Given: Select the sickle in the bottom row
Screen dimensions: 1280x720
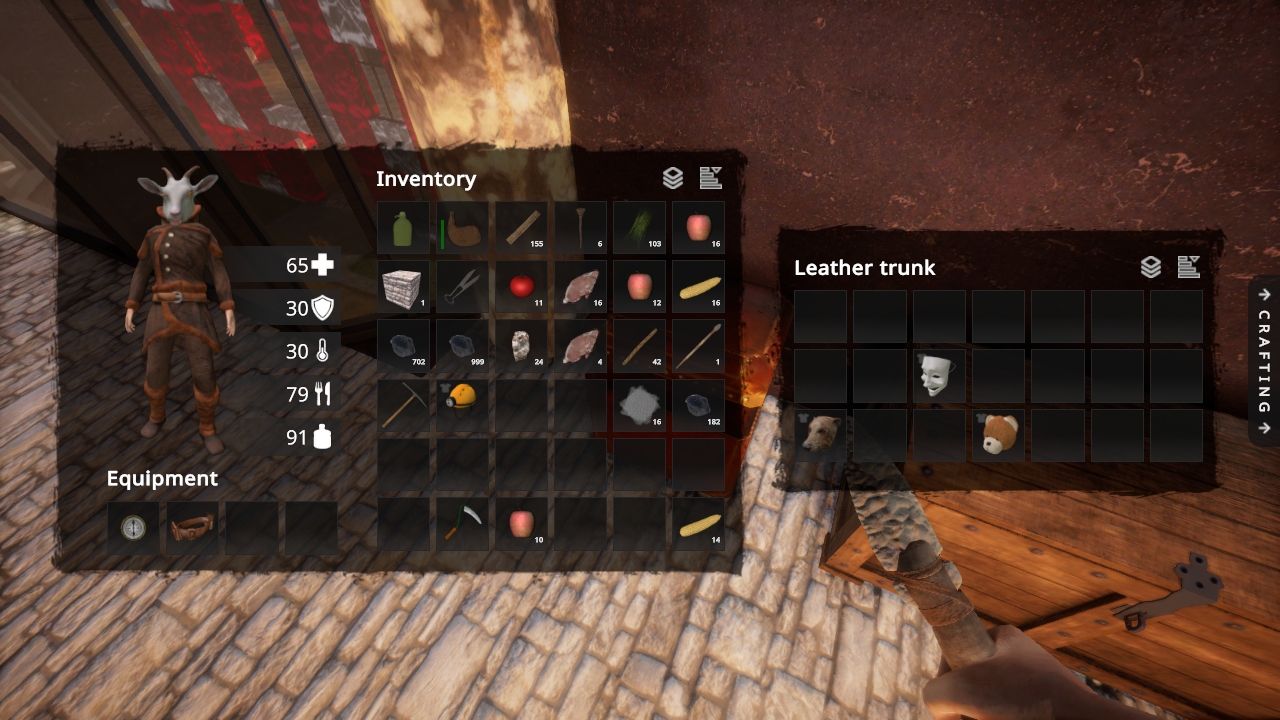Looking at the screenshot, I should point(462,525).
